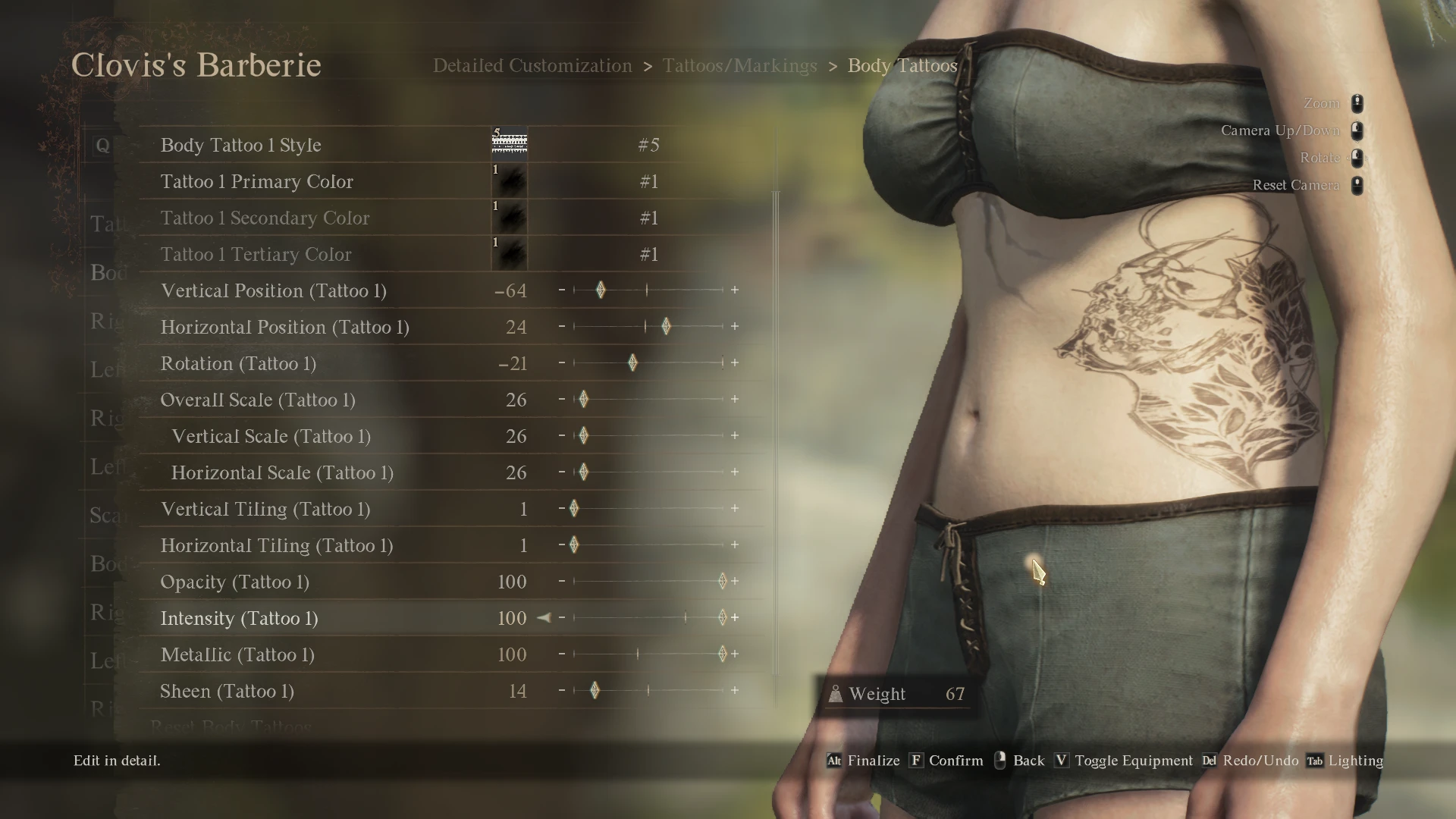The image size is (1456, 819).
Task: Increase Horizontal Position with its plus button
Action: click(735, 327)
